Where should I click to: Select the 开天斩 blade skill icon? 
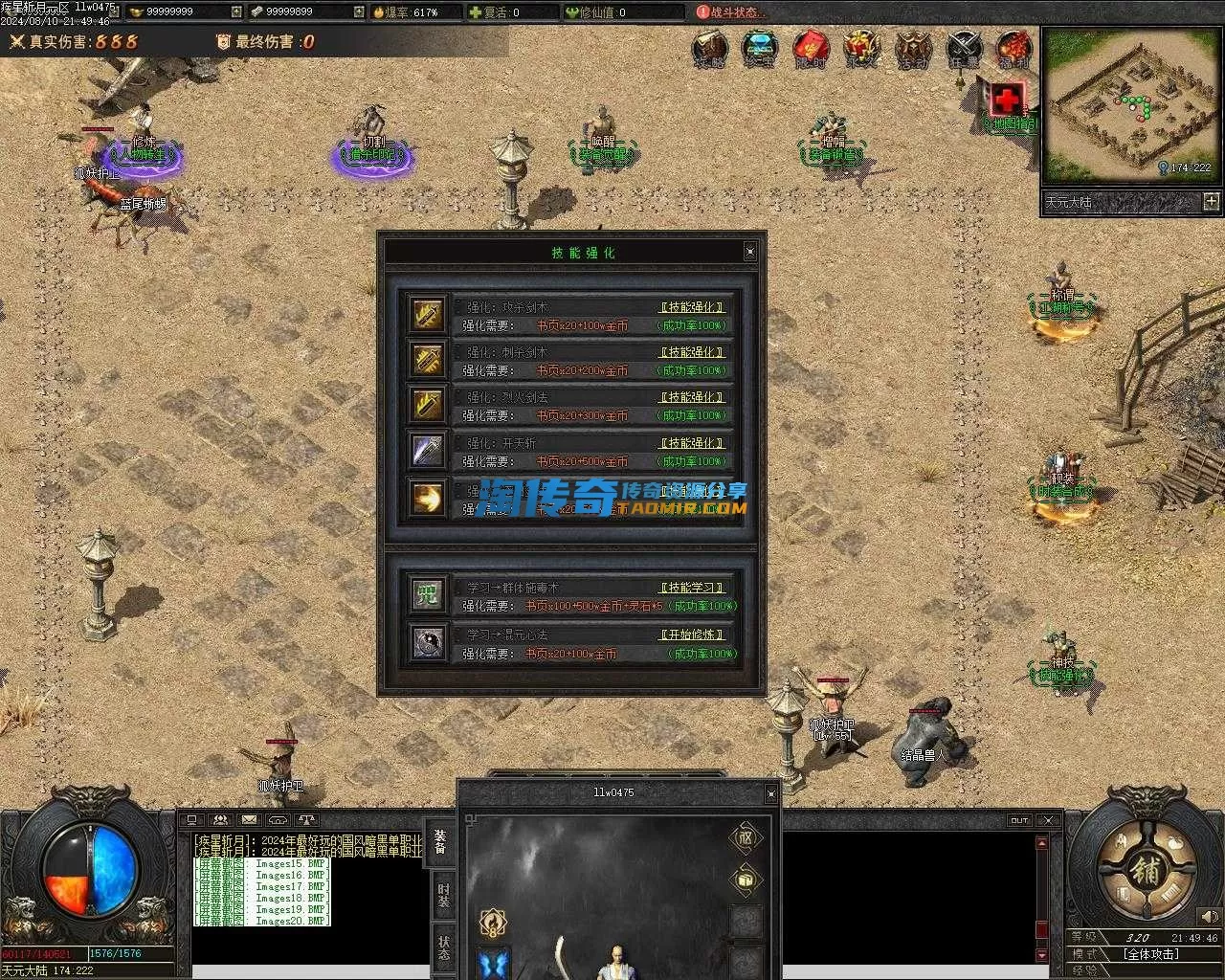tap(427, 450)
